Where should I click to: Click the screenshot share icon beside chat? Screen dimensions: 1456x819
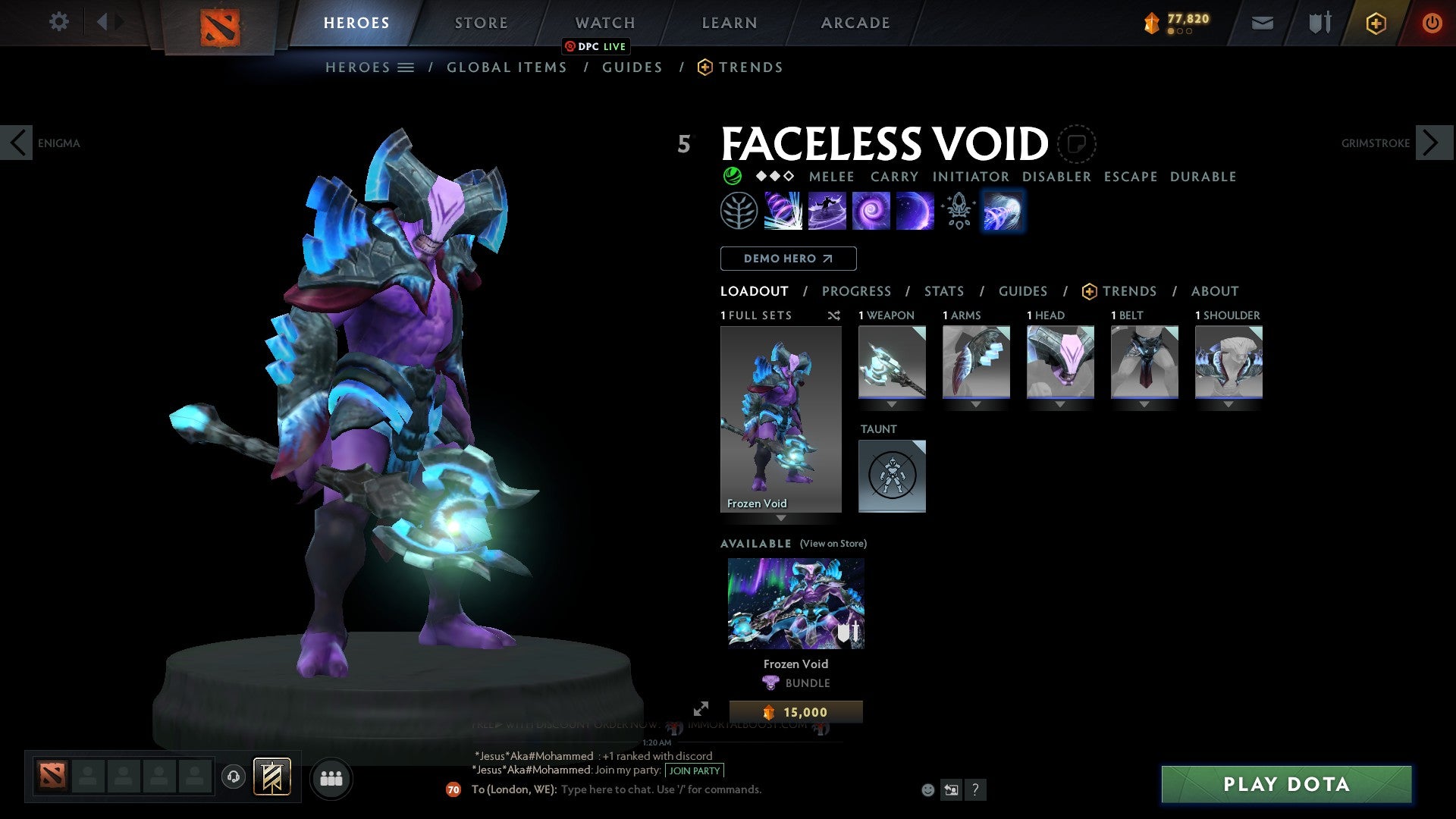pyautogui.click(x=951, y=789)
